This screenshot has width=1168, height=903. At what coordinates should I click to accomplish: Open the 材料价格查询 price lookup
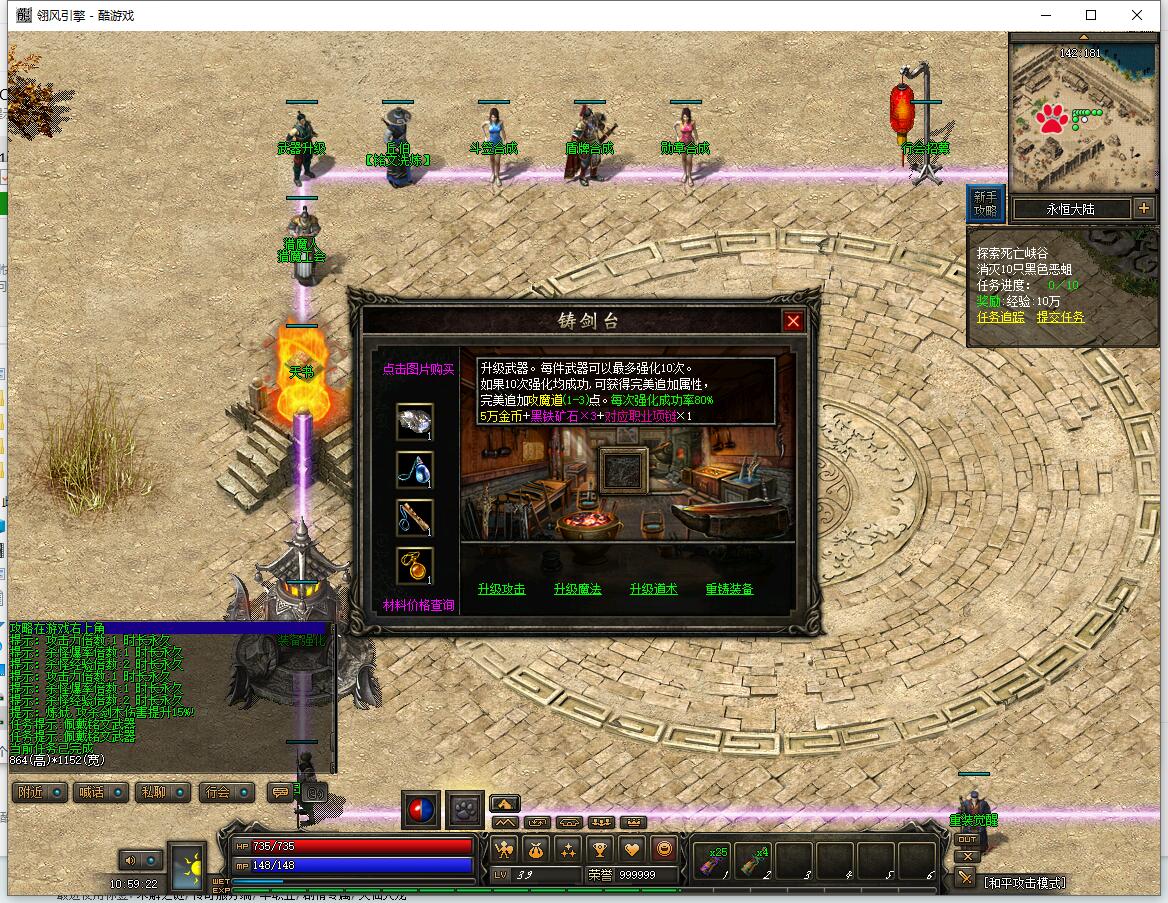coord(418,605)
